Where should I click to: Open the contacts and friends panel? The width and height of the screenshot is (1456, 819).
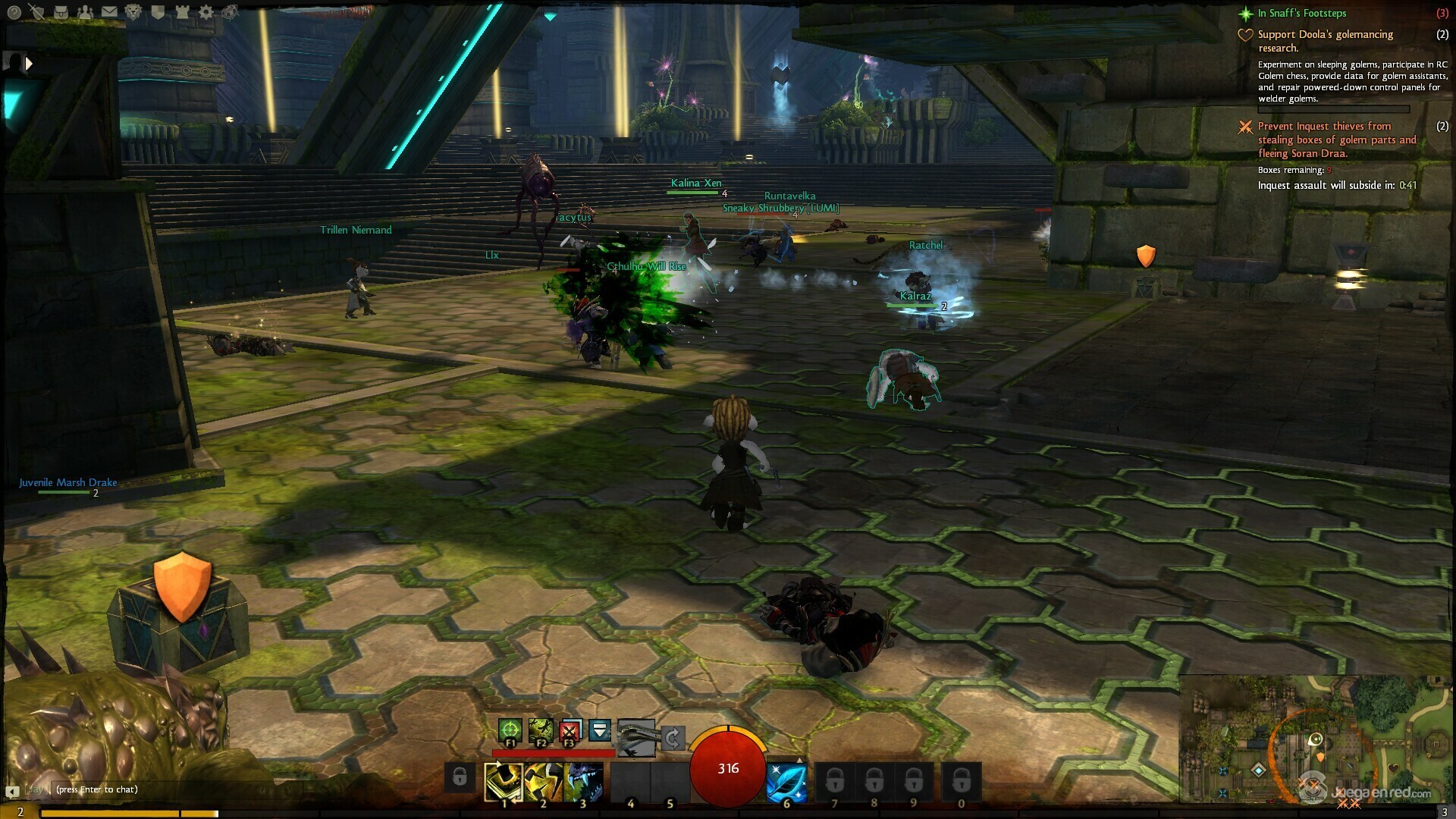point(85,11)
